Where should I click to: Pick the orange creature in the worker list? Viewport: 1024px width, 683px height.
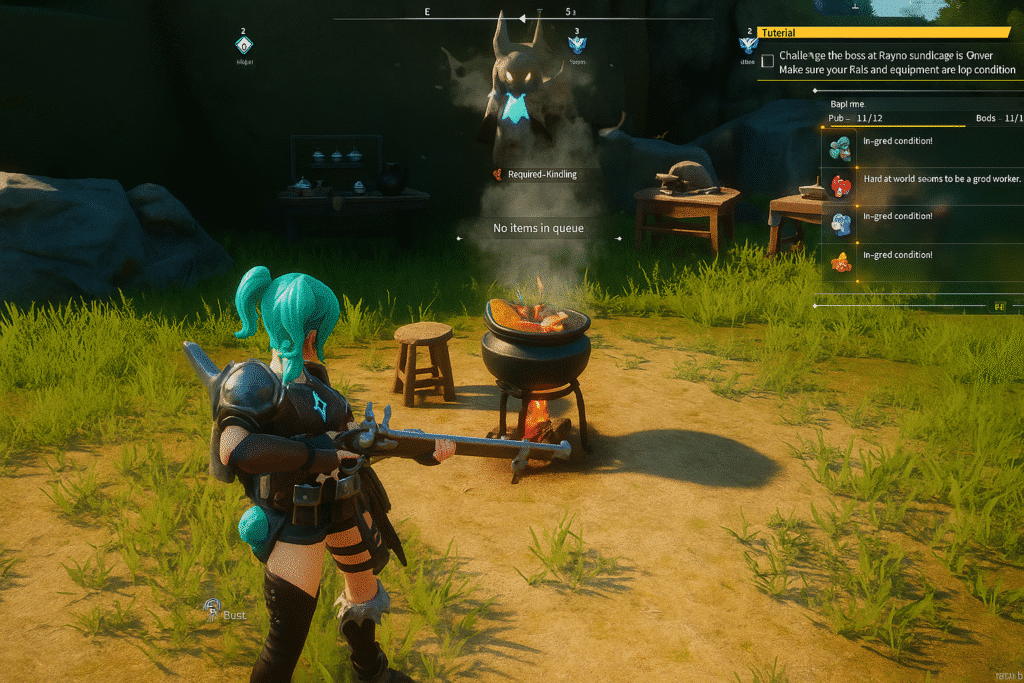841,261
